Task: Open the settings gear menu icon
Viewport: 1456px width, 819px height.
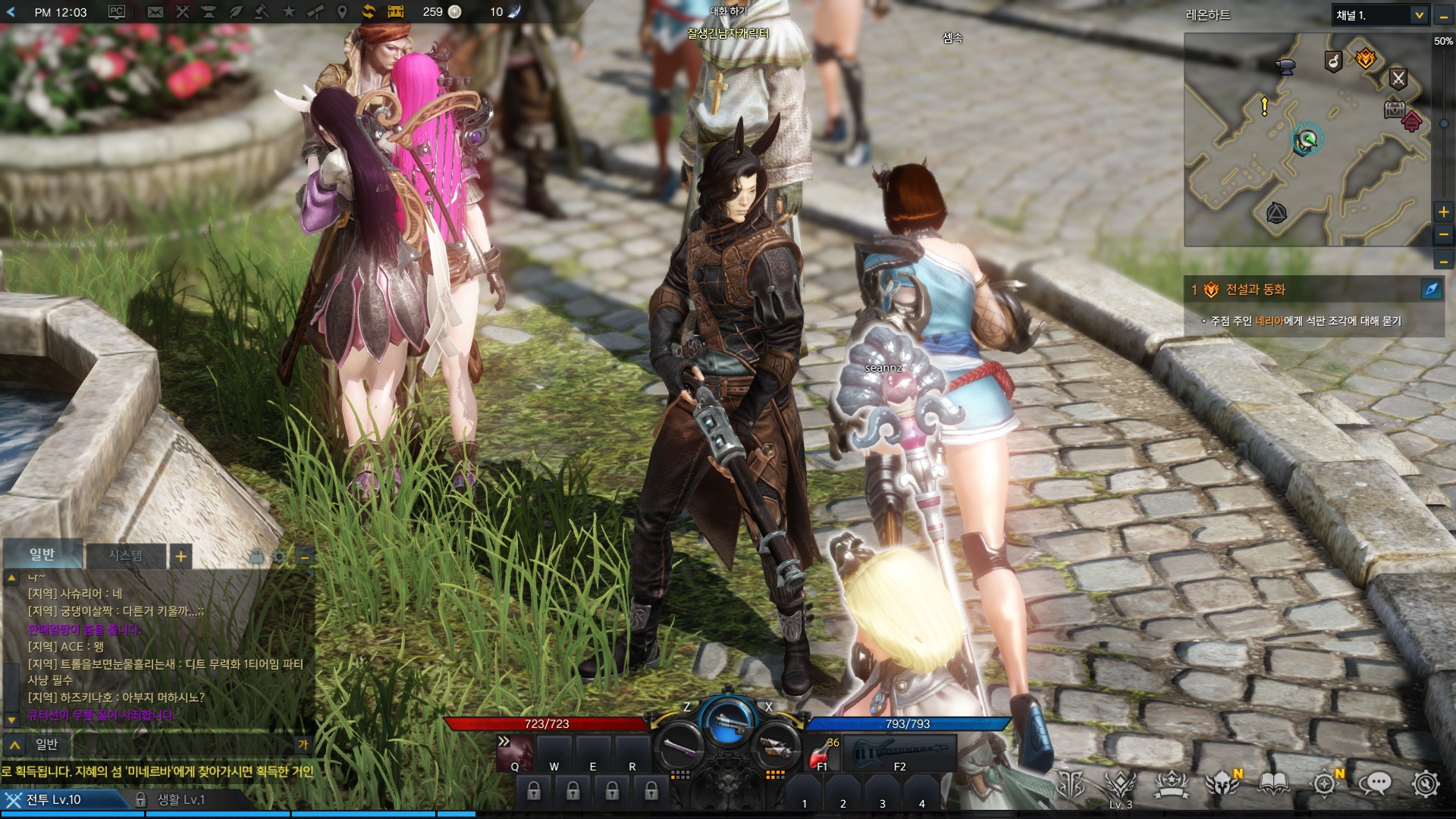Action: click(1425, 783)
